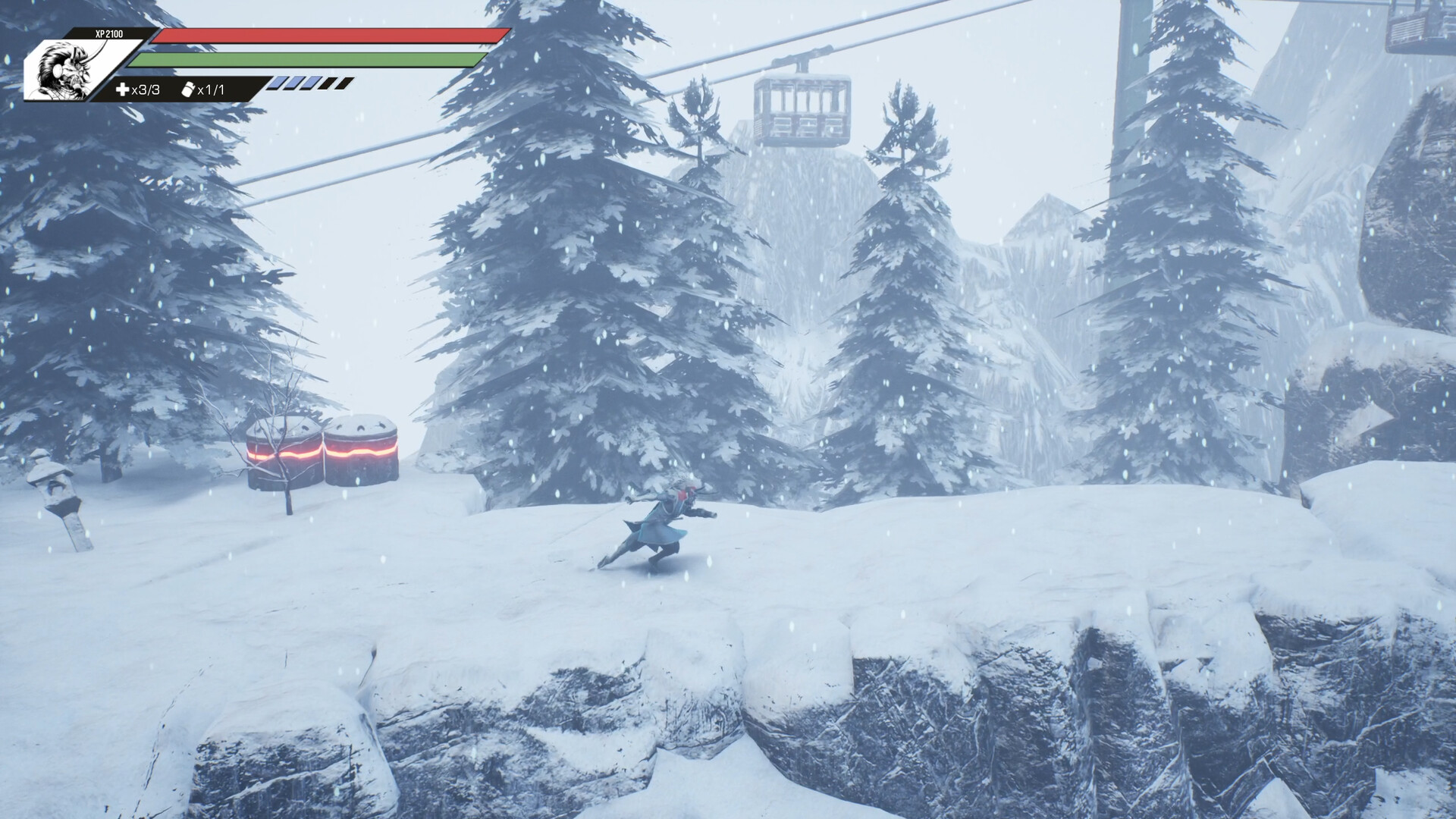1456x819 pixels.
Task: Select the x1/1 consumable flask icon
Action: coord(187,89)
